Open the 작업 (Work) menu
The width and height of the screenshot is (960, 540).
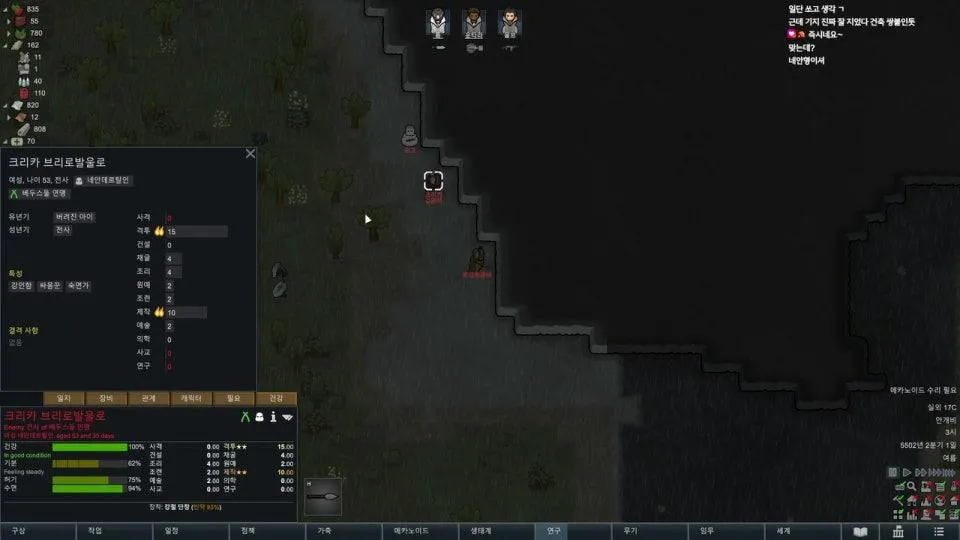pos(95,531)
